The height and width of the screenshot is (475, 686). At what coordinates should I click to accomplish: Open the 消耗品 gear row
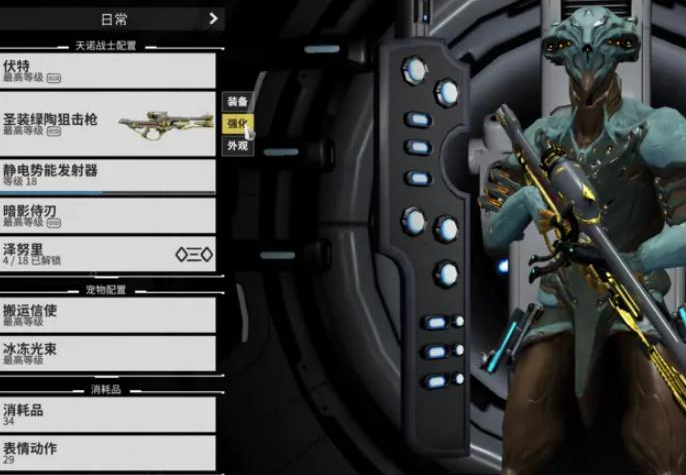pyautogui.click(x=107, y=414)
